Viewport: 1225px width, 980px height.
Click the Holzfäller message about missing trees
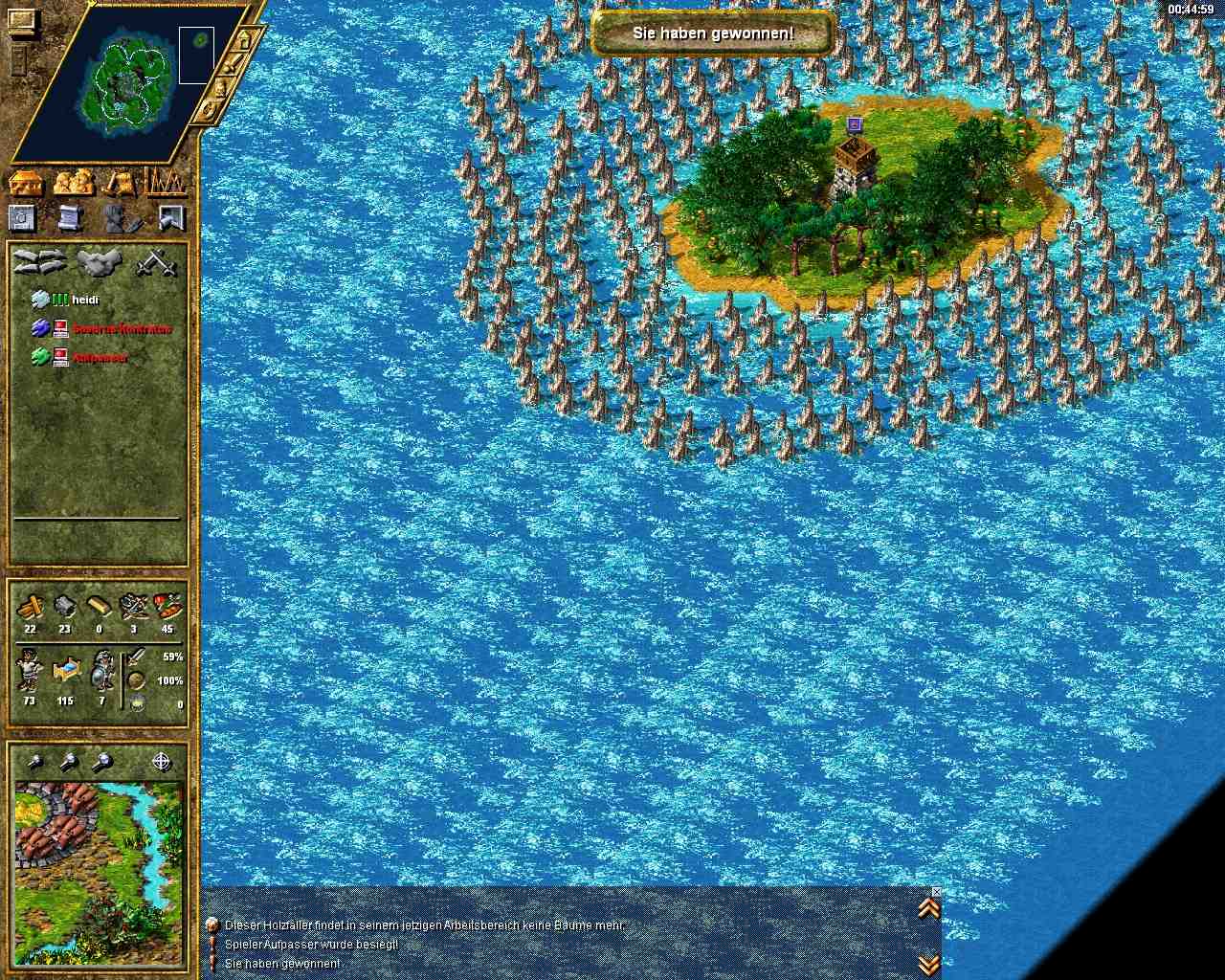[424, 925]
